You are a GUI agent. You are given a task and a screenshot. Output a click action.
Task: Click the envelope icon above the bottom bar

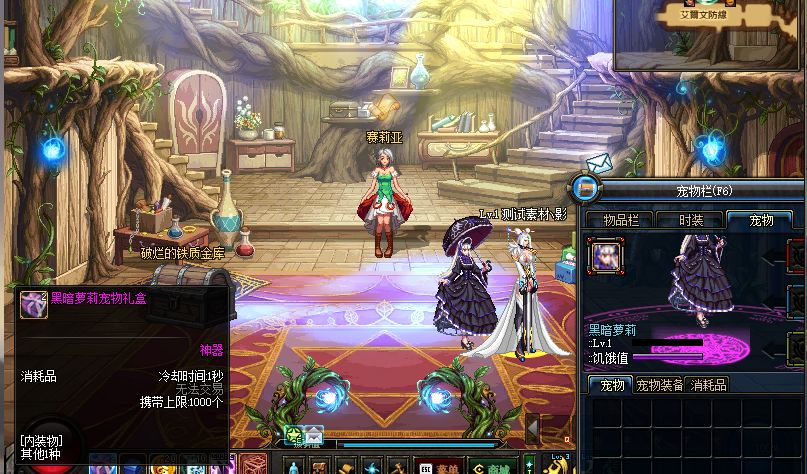coord(314,435)
